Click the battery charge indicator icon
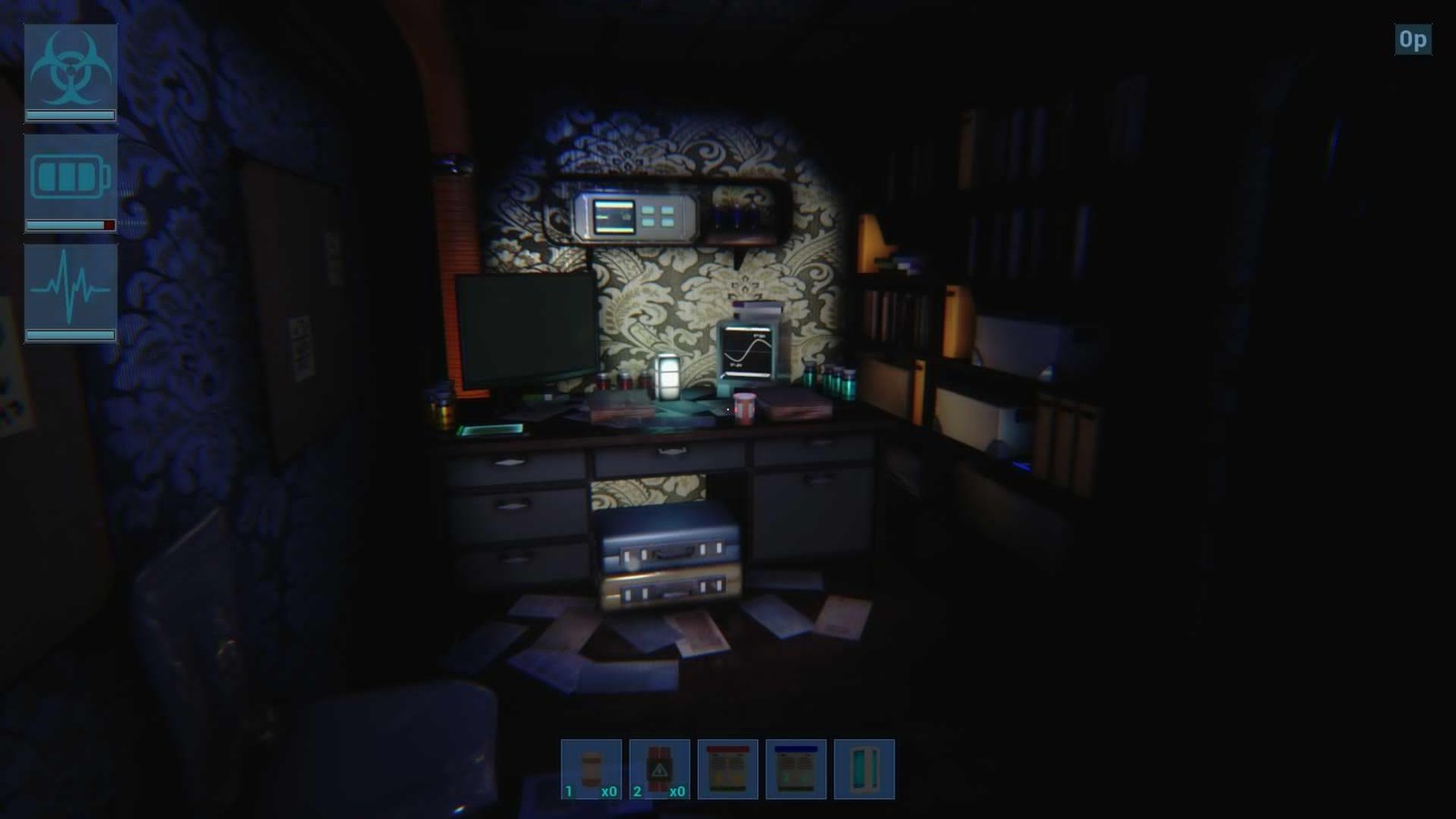Image resolution: width=1456 pixels, height=819 pixels. (68, 177)
